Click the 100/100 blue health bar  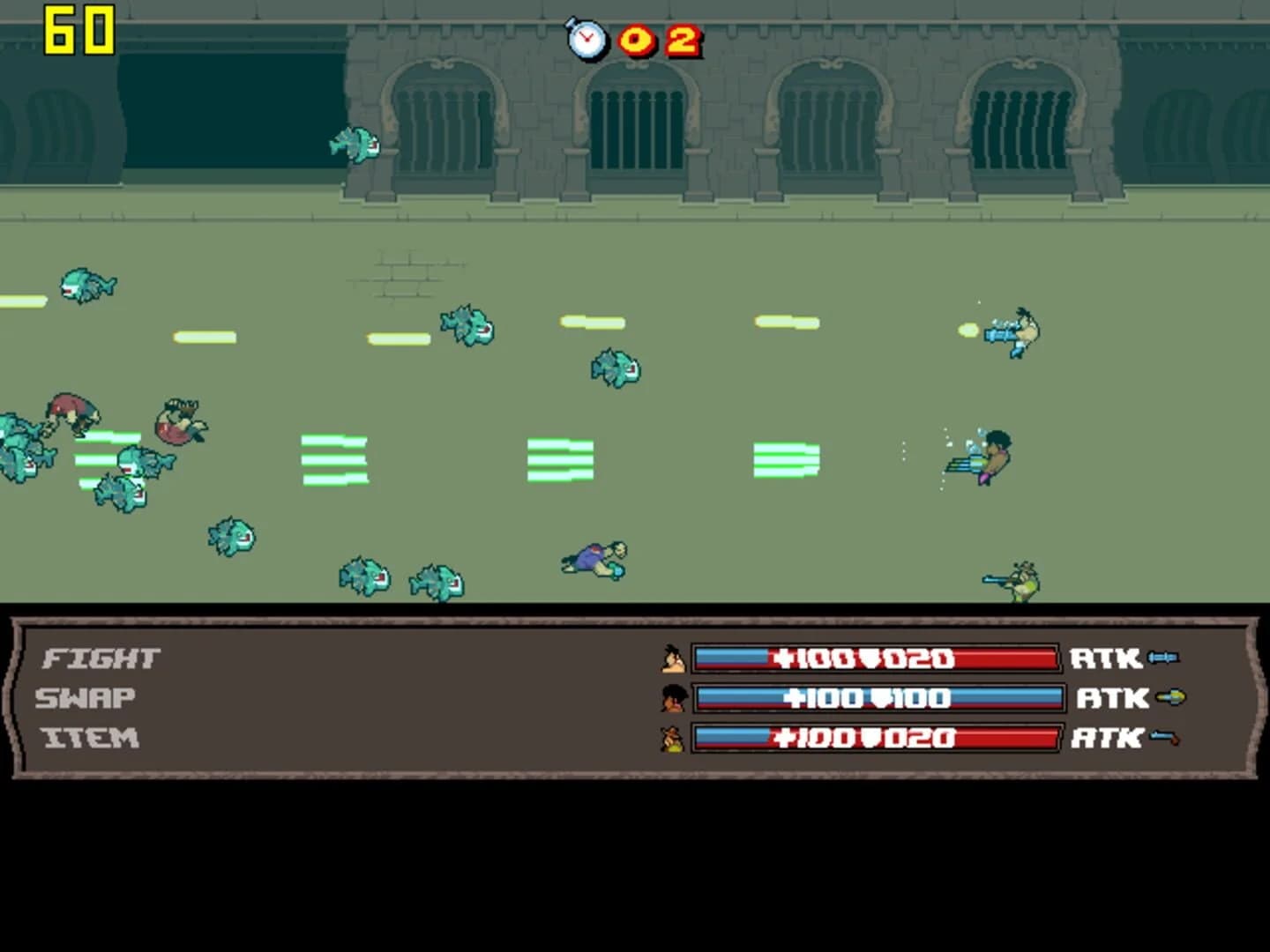(878, 697)
